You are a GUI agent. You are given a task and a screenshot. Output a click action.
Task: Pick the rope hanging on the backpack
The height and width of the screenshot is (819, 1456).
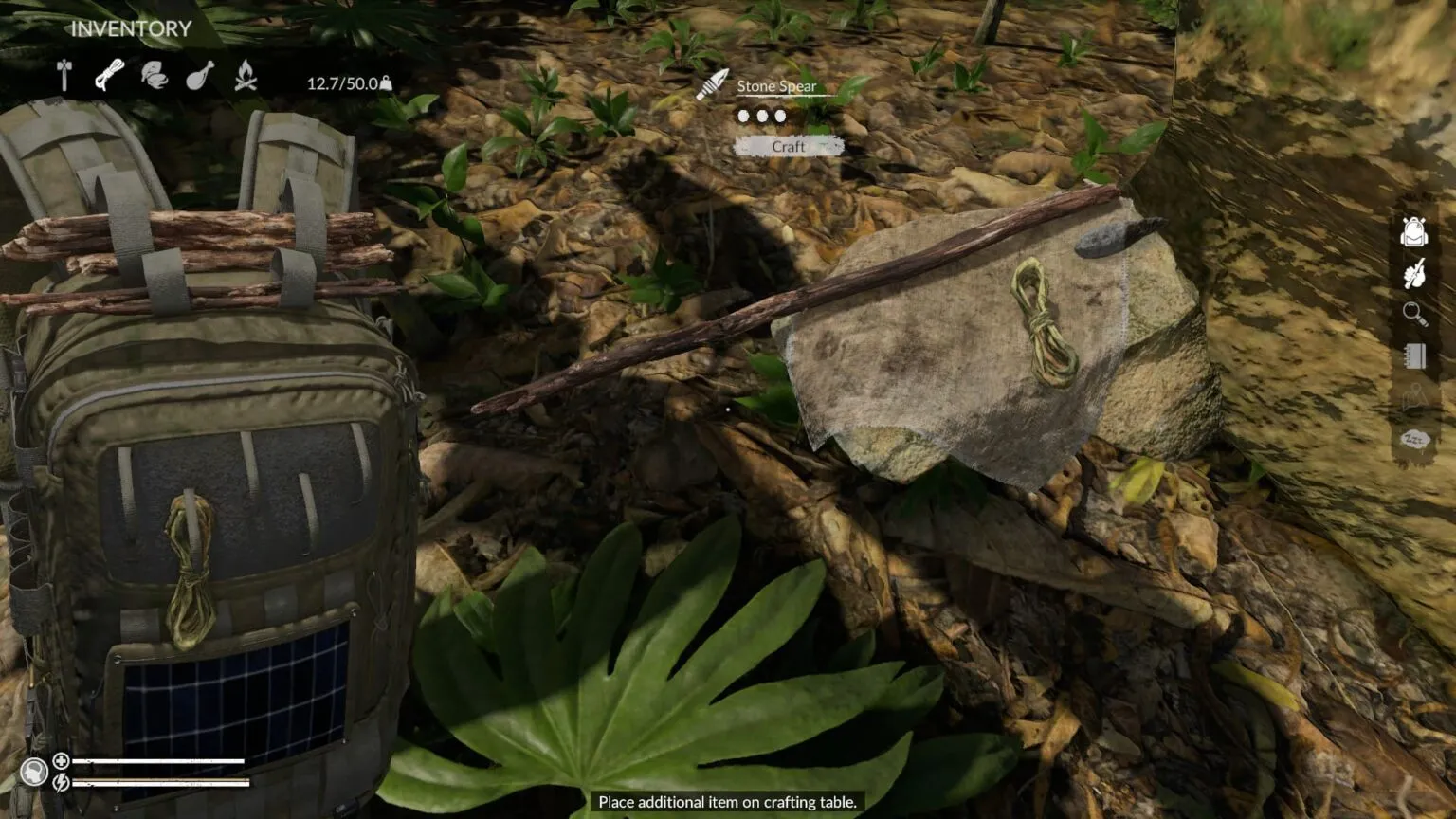[x=190, y=569]
